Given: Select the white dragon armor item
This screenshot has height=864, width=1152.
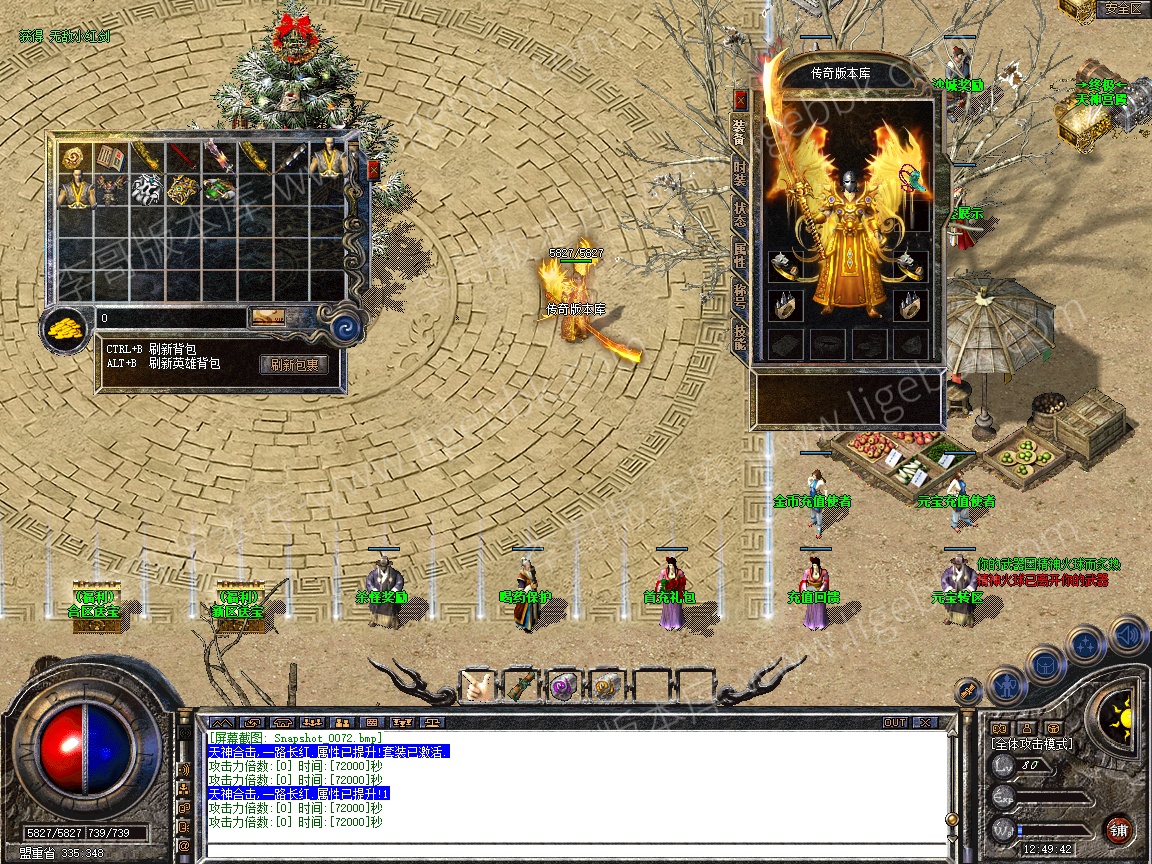Looking at the screenshot, I should (x=146, y=190).
